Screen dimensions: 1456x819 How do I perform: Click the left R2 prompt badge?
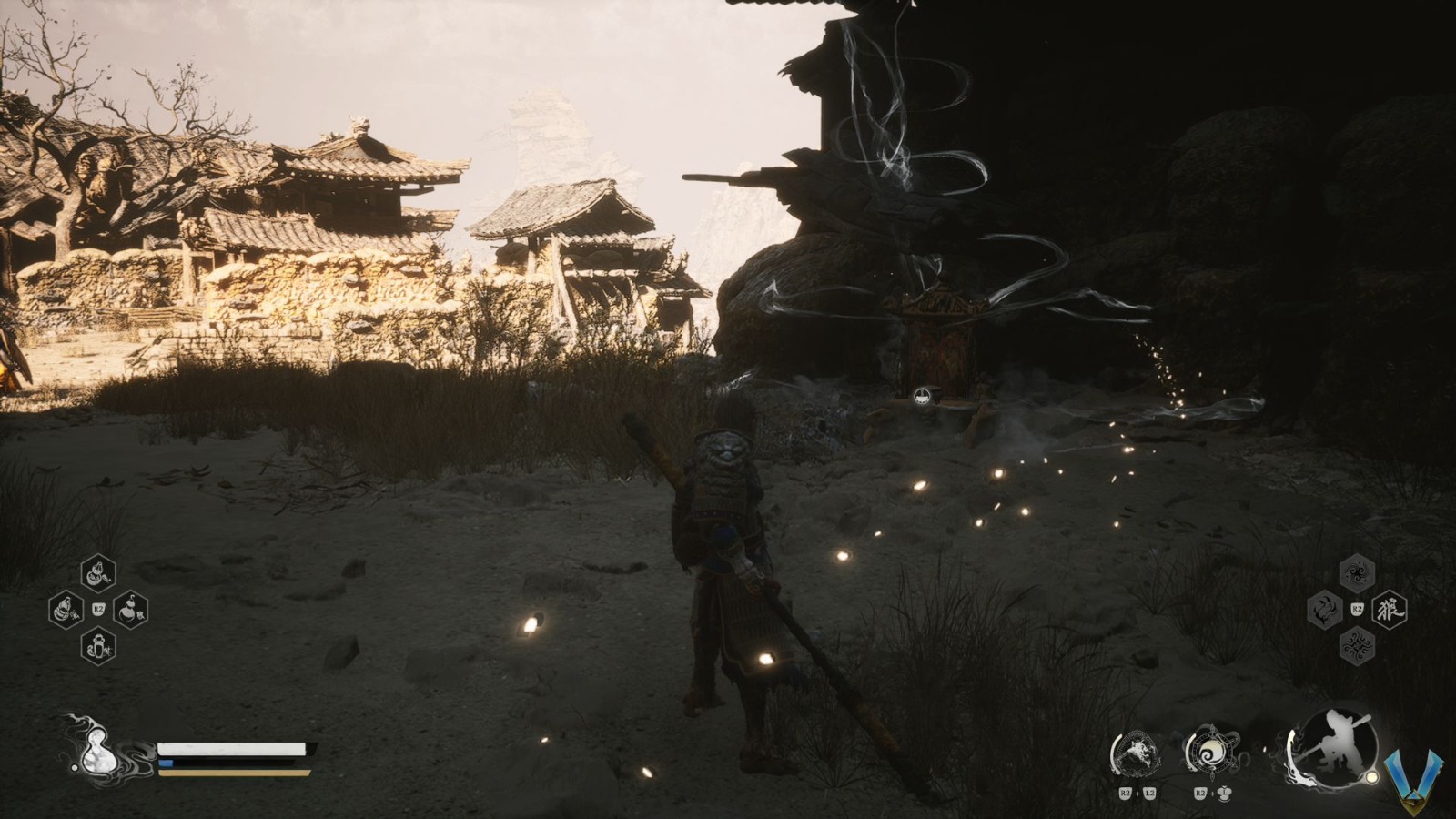click(x=98, y=608)
